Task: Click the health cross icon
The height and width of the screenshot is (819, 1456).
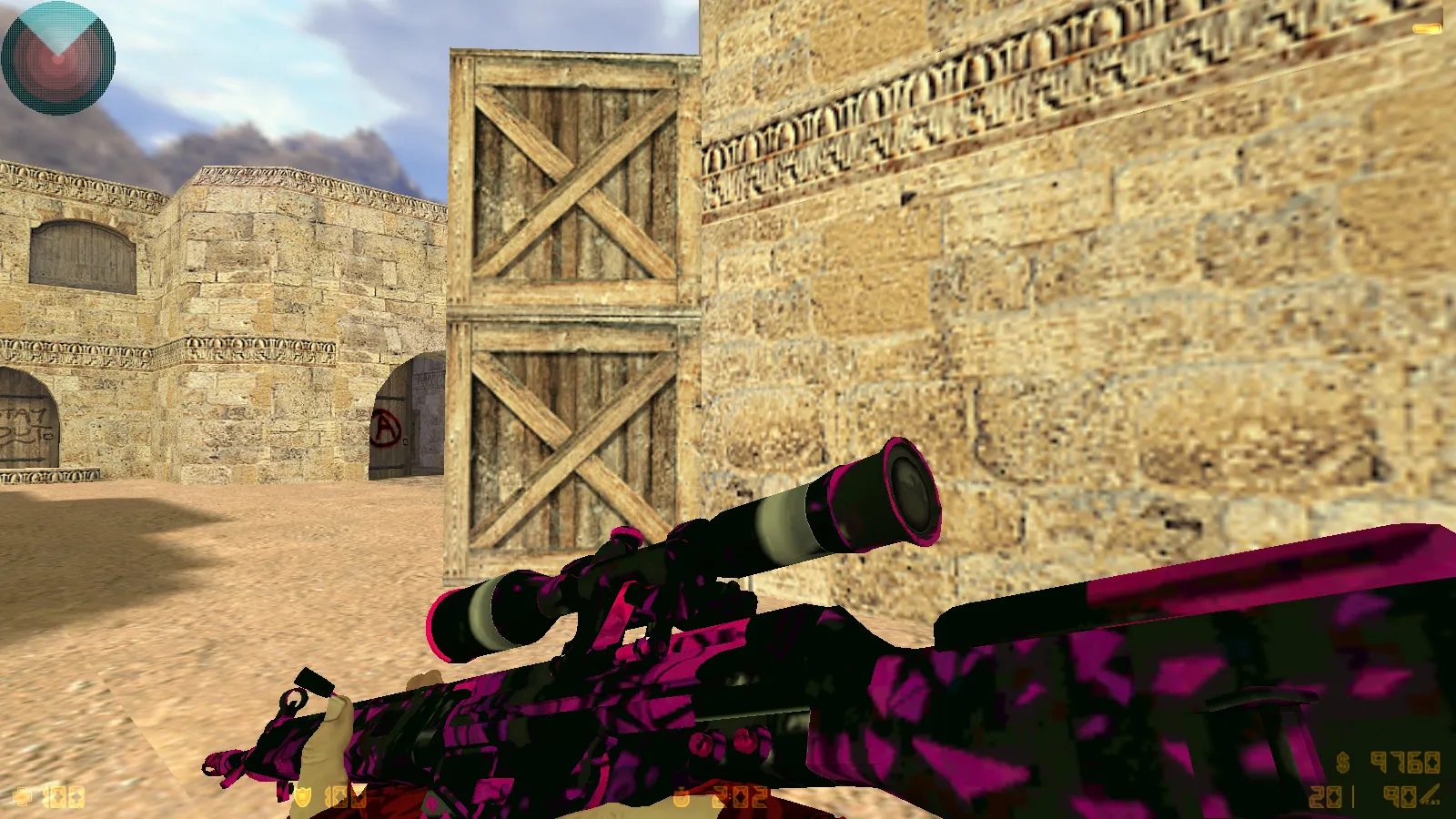Action: point(23,796)
